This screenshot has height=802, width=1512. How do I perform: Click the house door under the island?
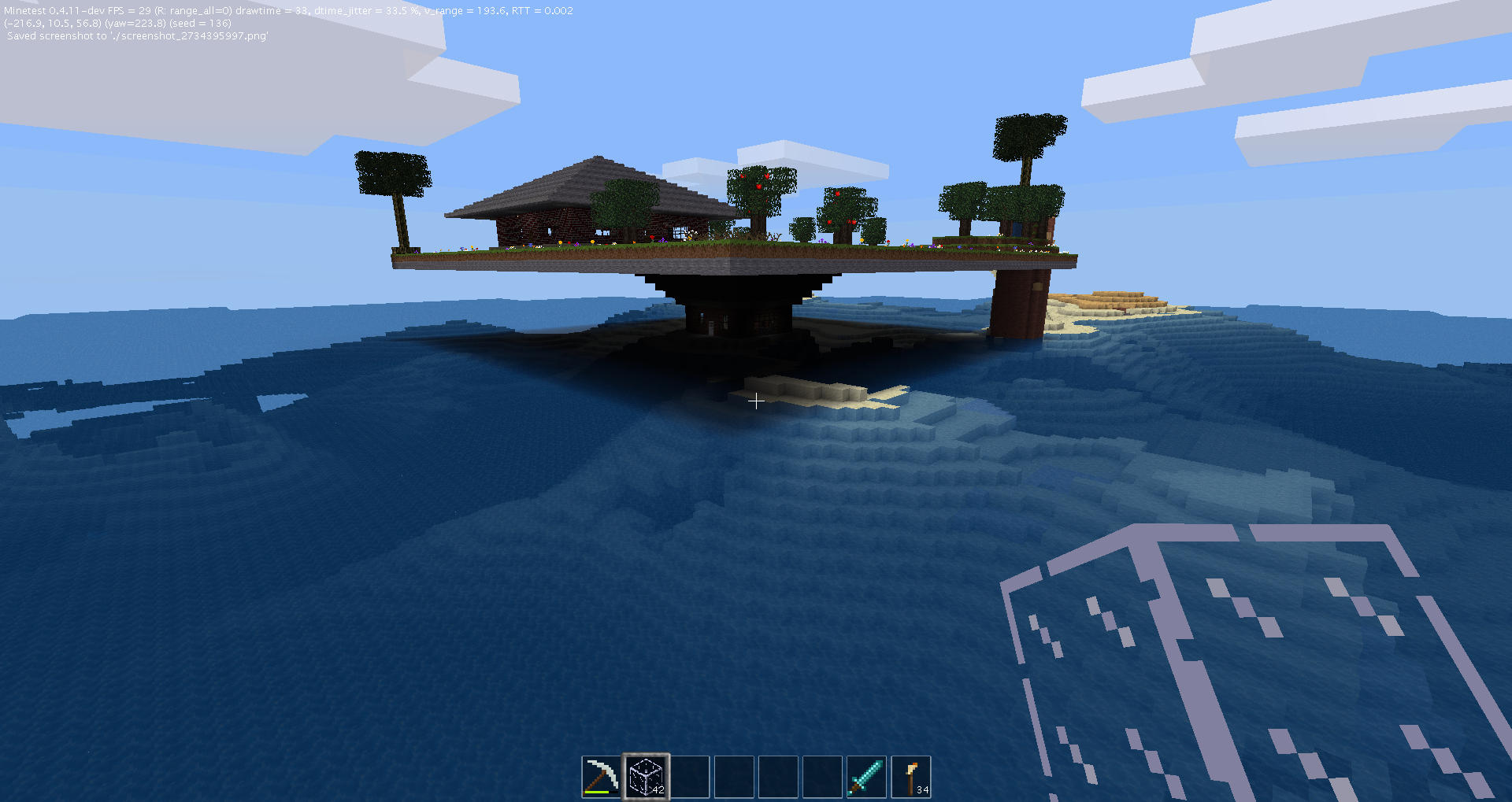(x=713, y=327)
